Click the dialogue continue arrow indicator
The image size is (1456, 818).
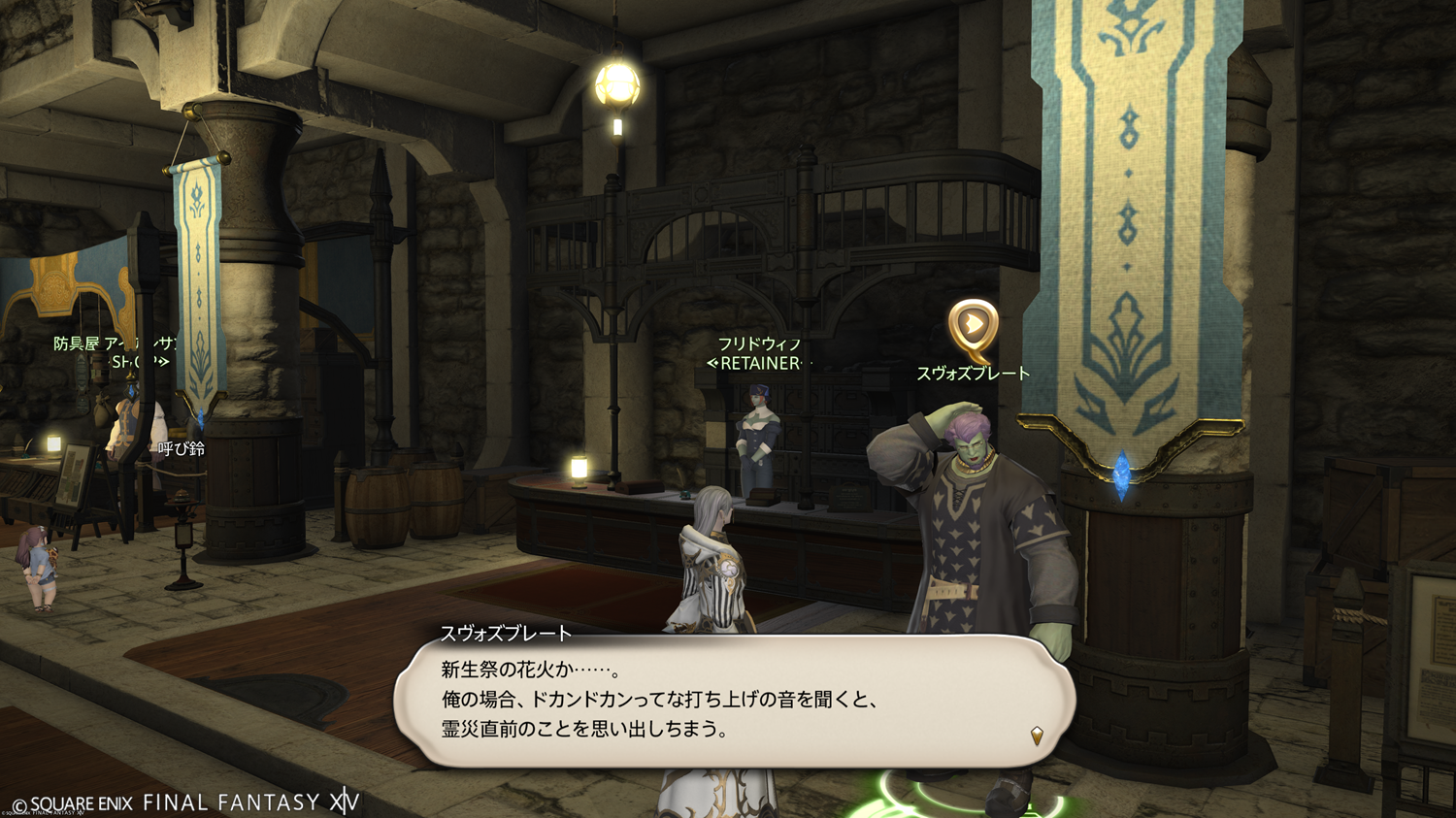(x=1037, y=736)
